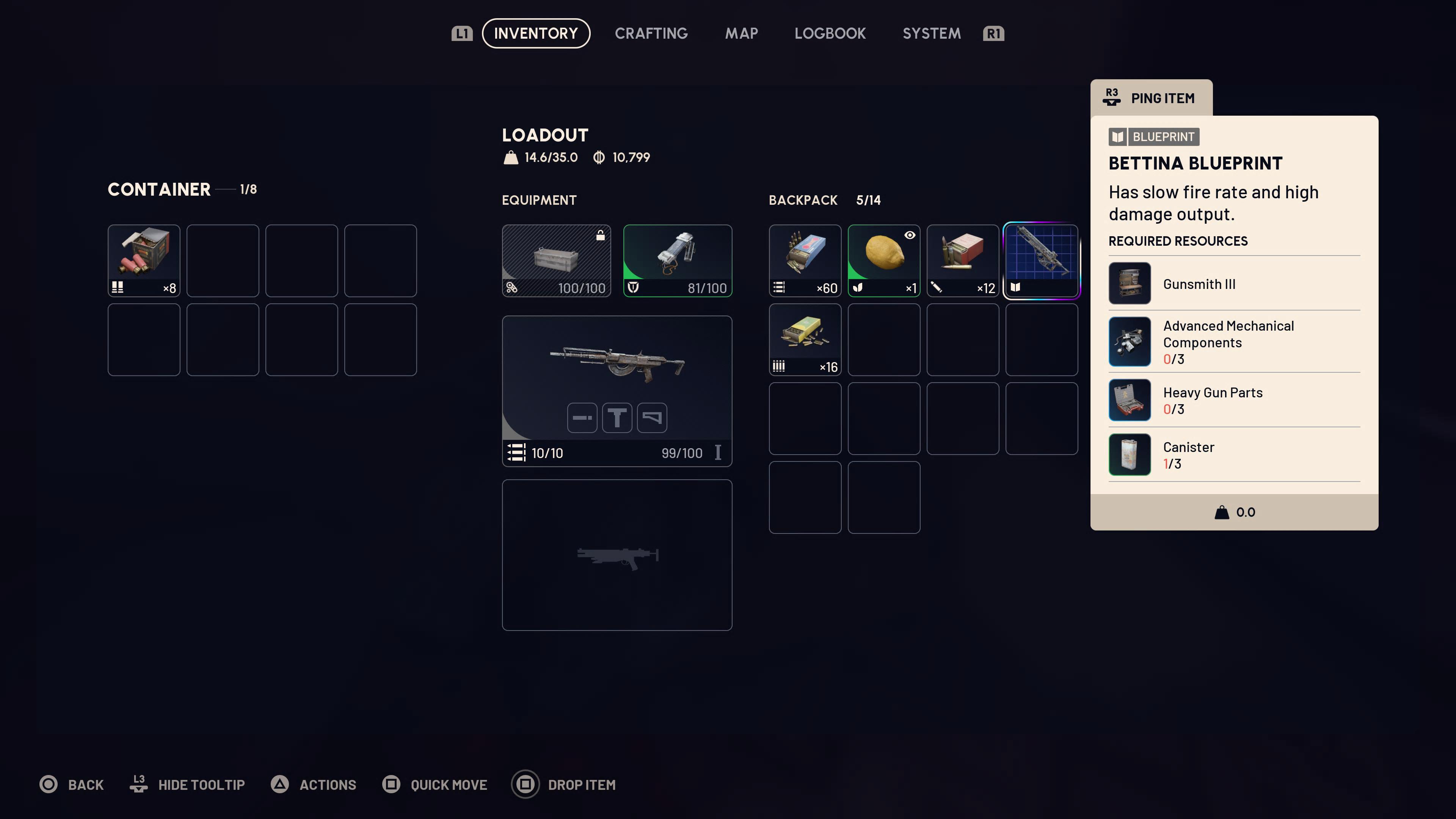Select the red bullet box with ×12
Viewport: 1456px width, 819px height.
coord(963,260)
